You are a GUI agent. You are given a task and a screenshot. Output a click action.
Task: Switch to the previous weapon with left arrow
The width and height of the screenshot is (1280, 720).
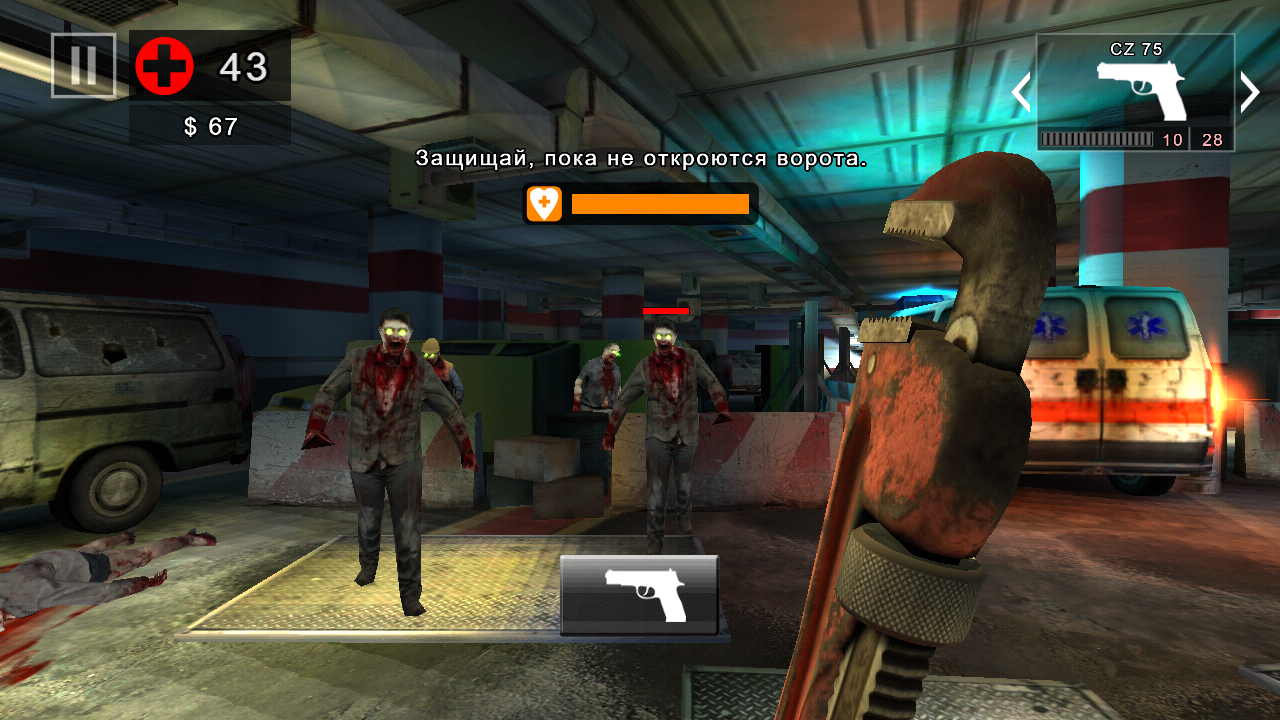point(1021,92)
